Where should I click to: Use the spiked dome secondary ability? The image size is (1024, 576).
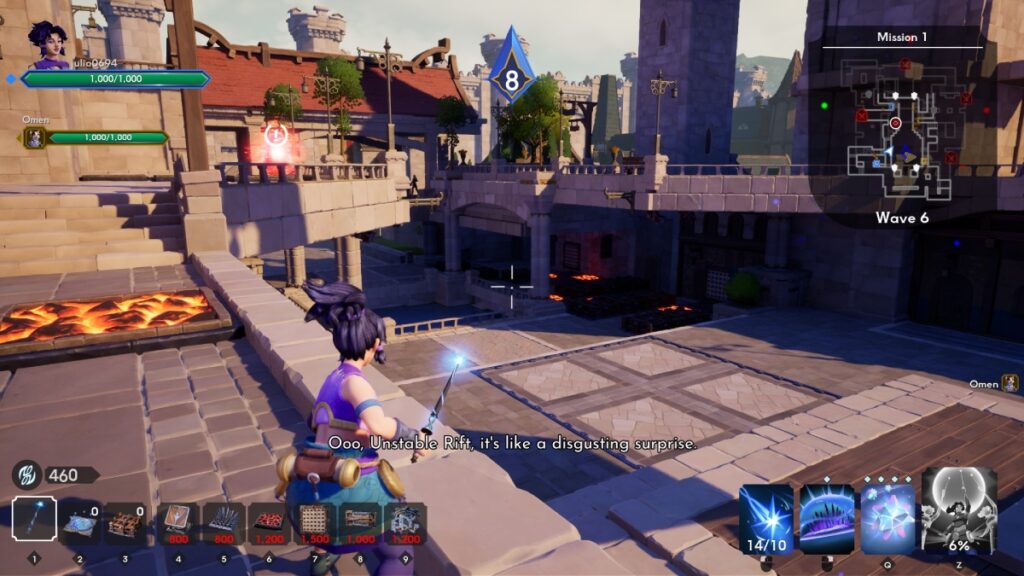(x=826, y=517)
